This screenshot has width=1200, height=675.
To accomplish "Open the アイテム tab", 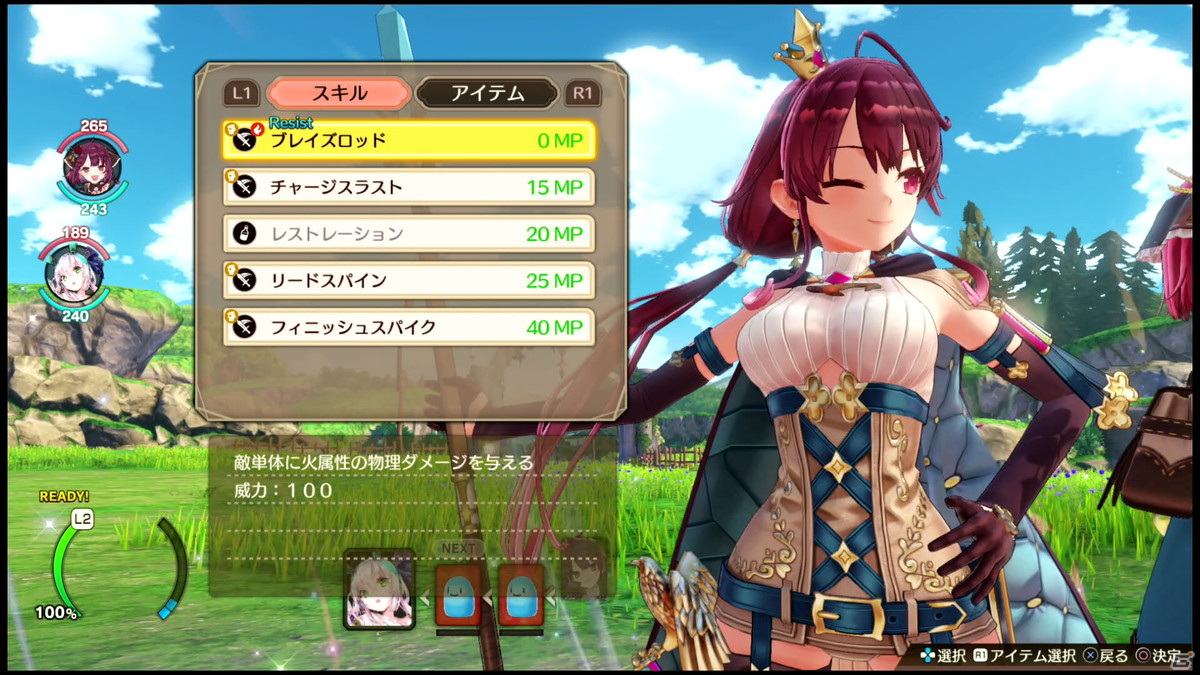I will coord(487,94).
